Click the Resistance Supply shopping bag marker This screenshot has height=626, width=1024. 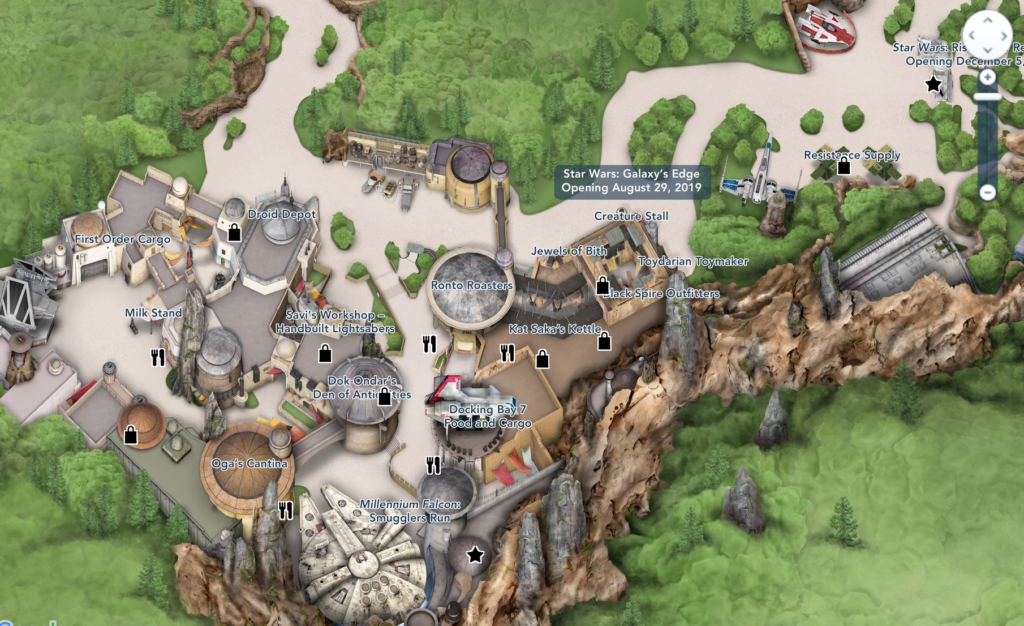843,166
